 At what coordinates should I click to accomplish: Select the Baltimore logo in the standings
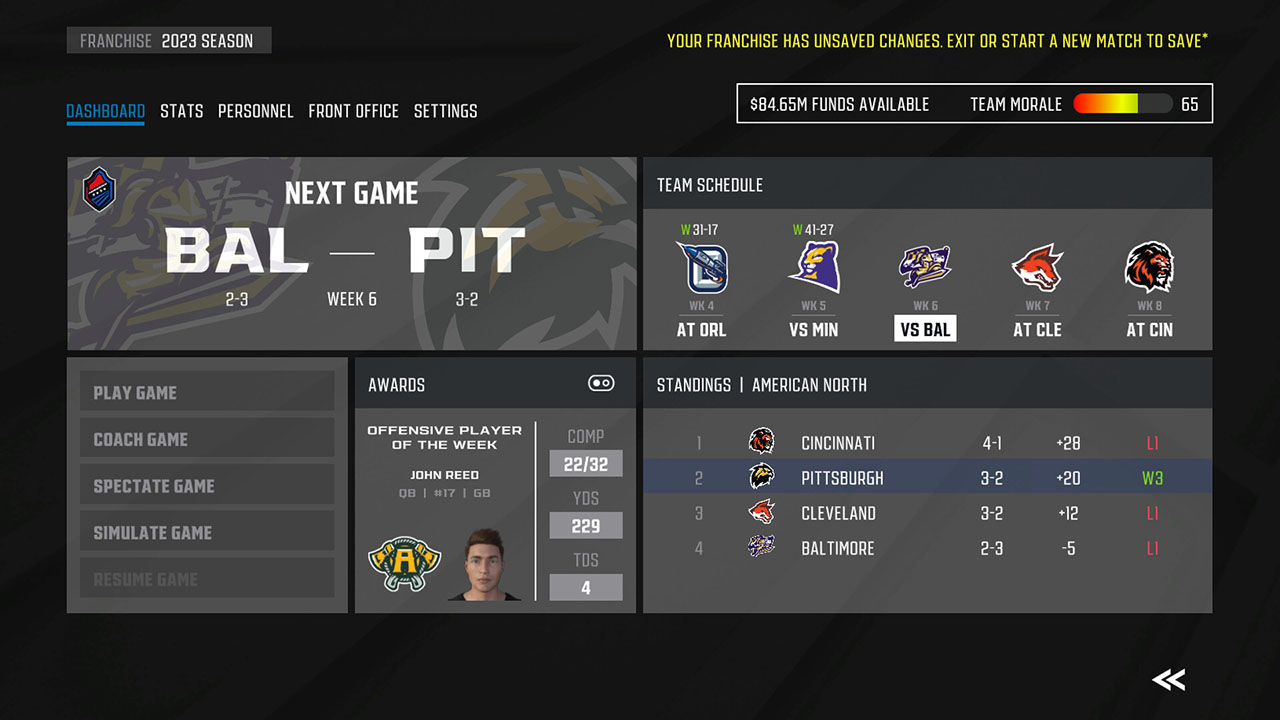(x=761, y=548)
